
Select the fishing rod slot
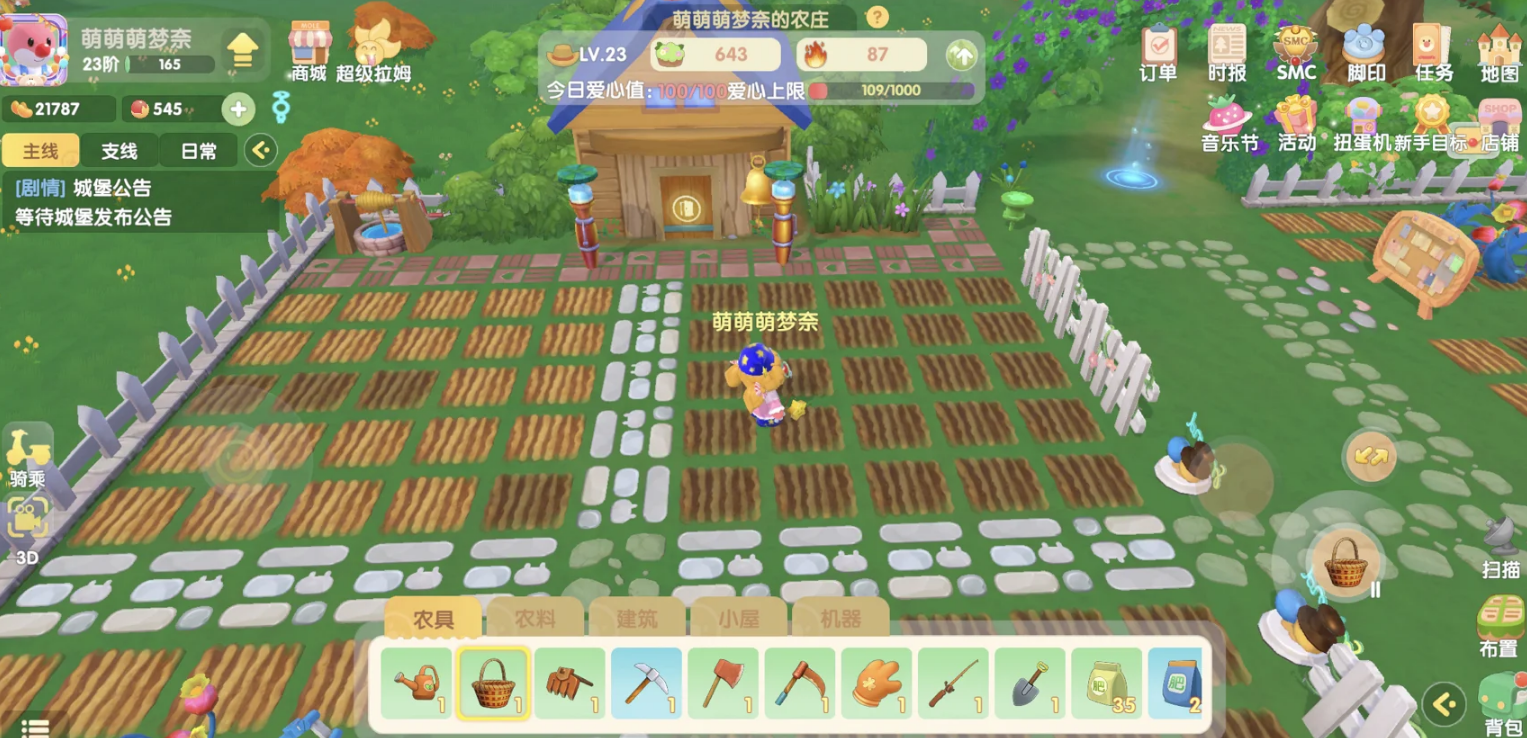[953, 684]
